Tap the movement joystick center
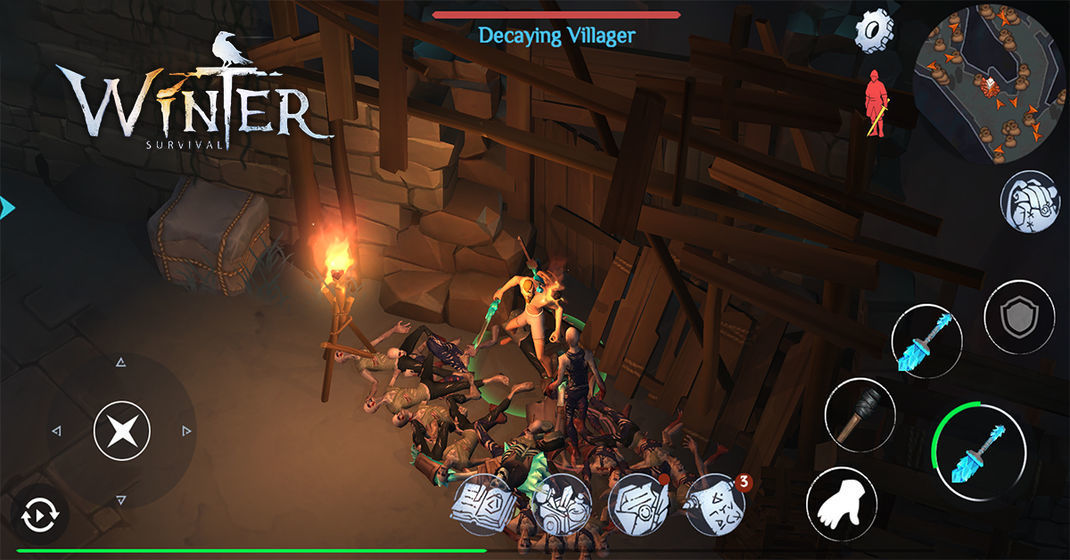Viewport: 1070px width, 560px height. [x=121, y=432]
